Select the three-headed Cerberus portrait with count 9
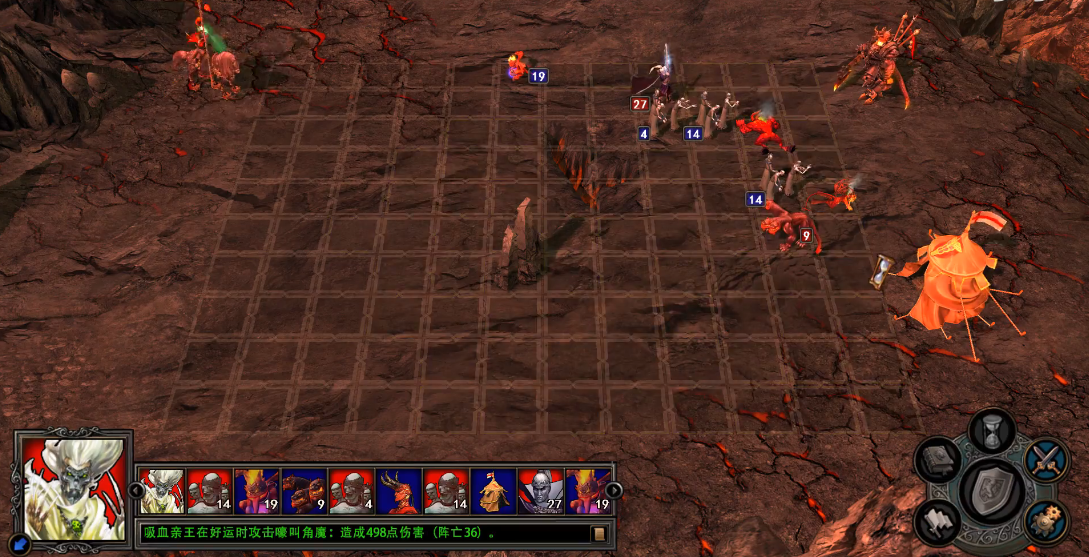 (x=304, y=490)
